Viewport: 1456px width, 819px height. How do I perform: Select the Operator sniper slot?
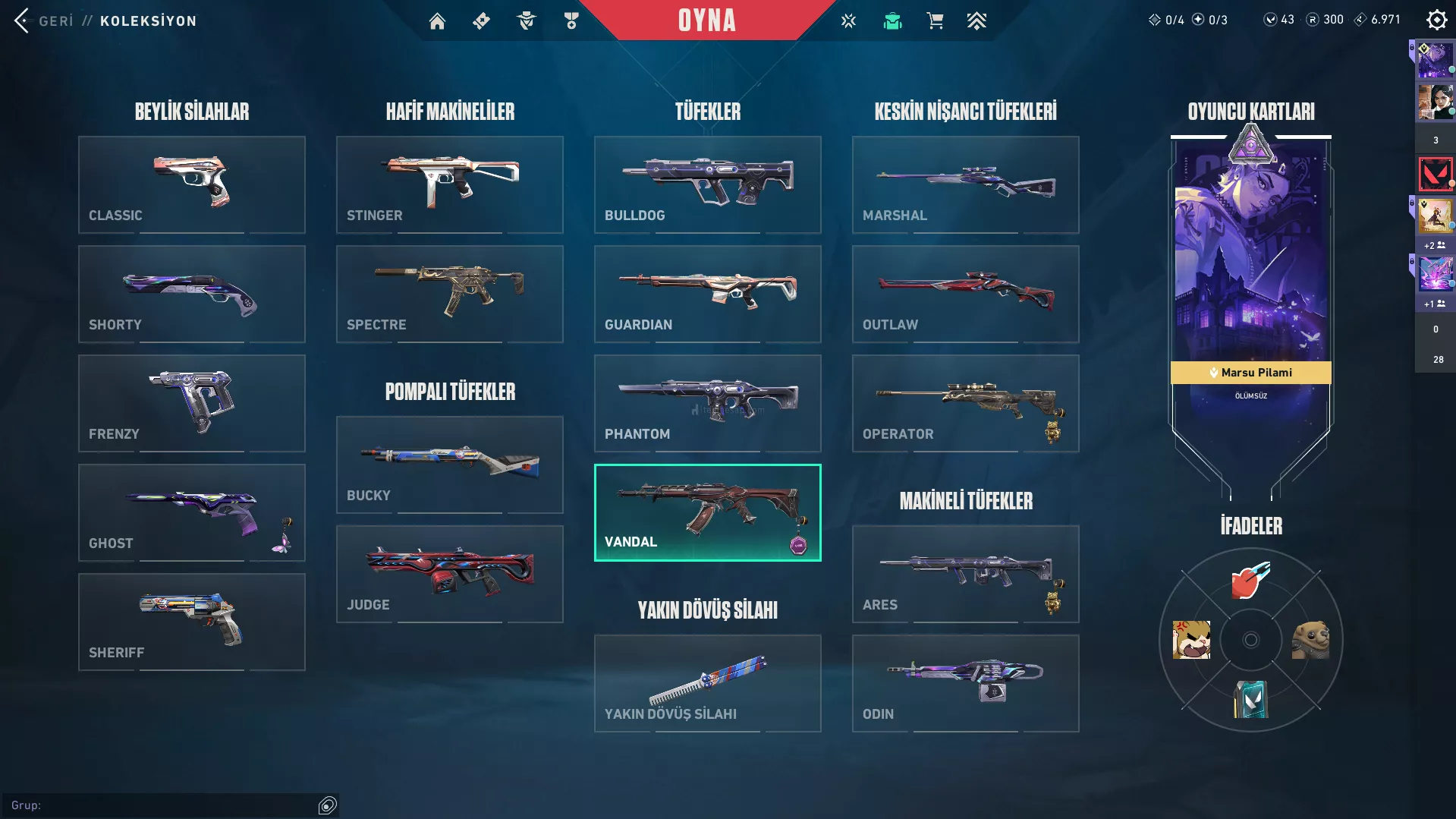(965, 403)
